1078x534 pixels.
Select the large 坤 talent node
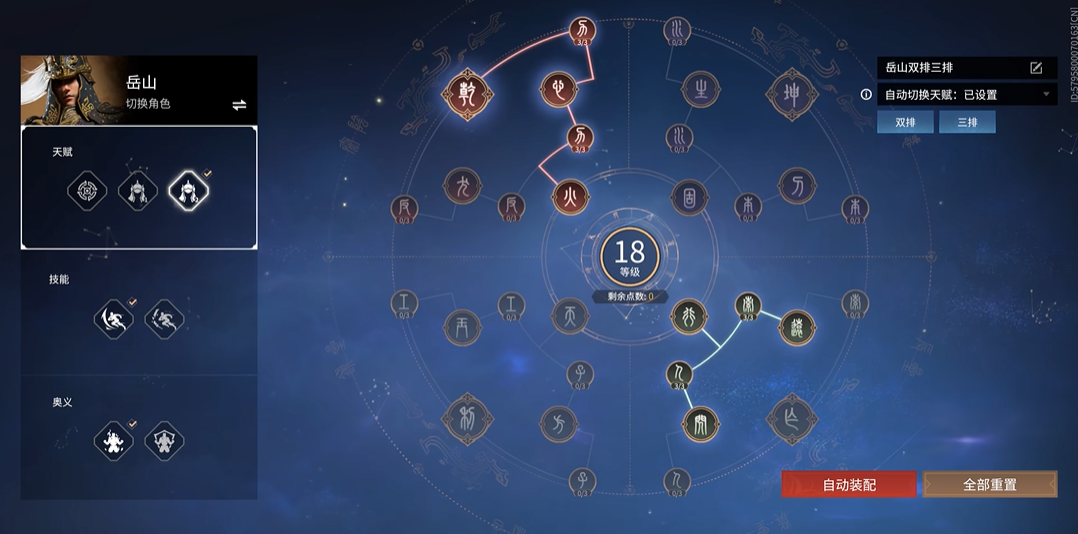click(792, 93)
